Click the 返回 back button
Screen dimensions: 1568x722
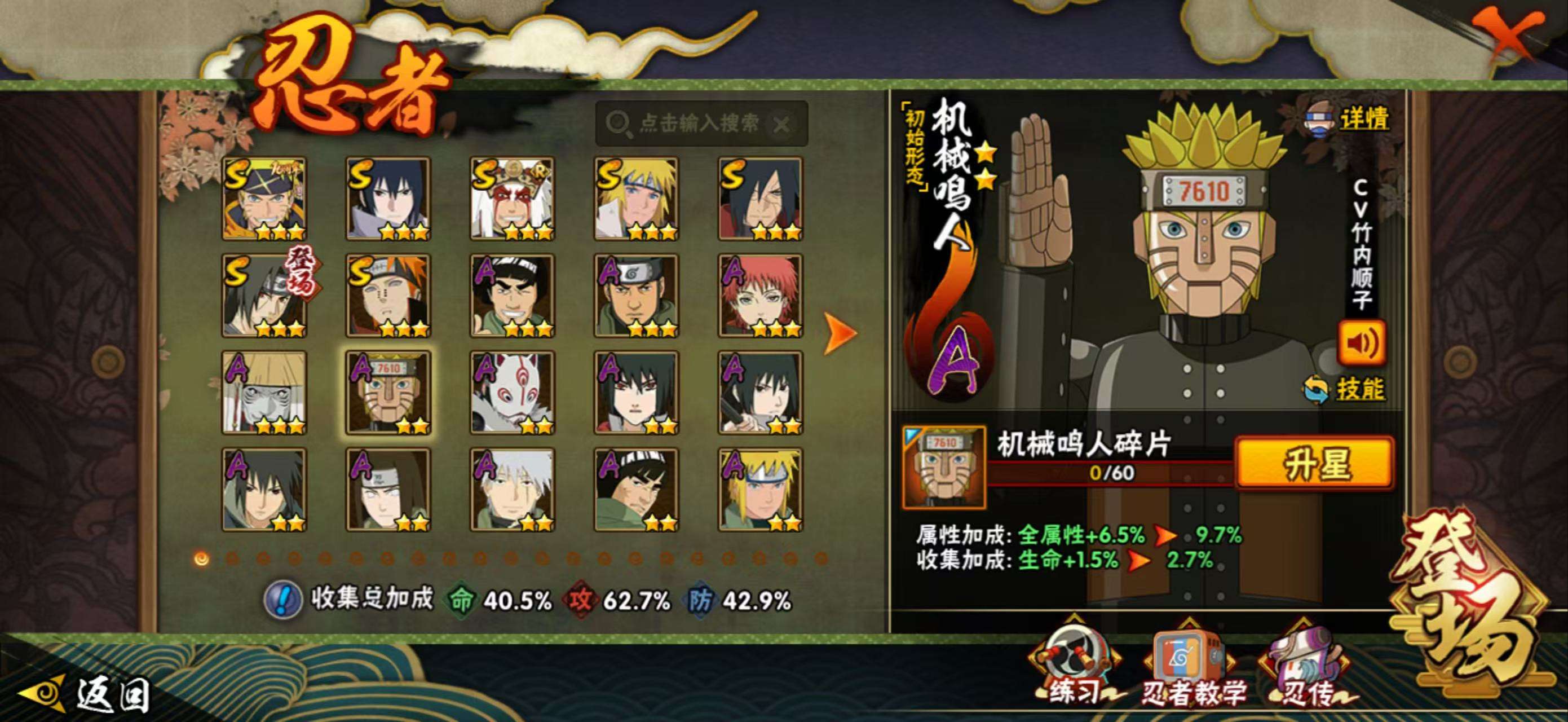[85, 694]
